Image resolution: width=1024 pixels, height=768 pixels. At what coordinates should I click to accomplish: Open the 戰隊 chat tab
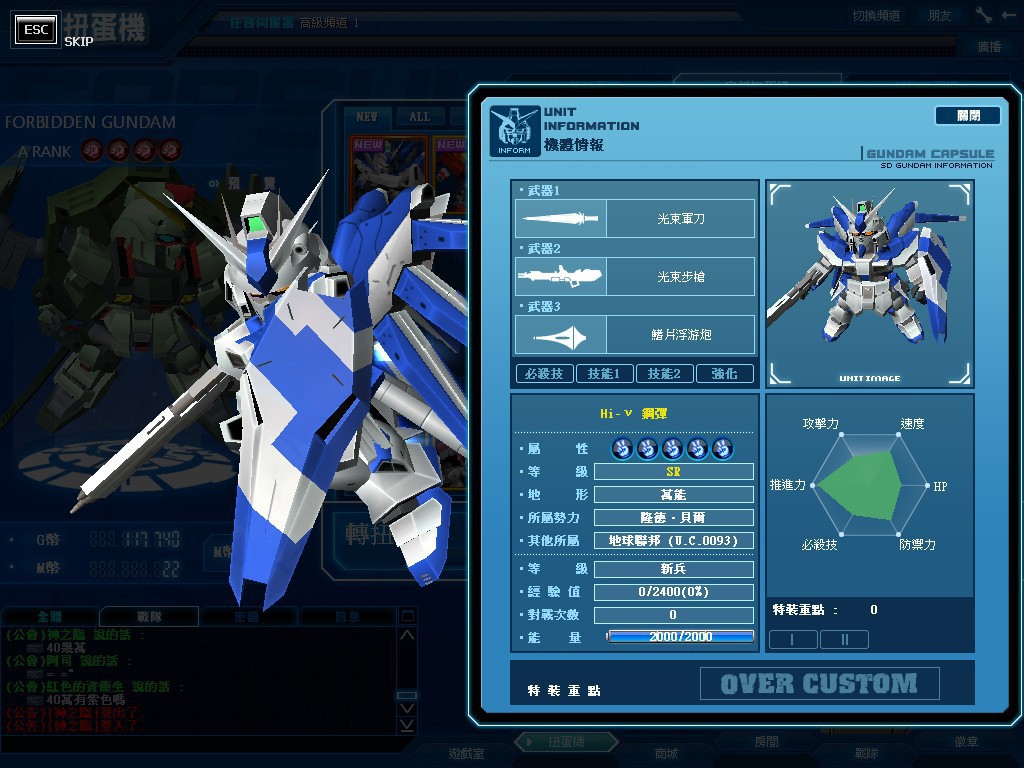(x=148, y=617)
